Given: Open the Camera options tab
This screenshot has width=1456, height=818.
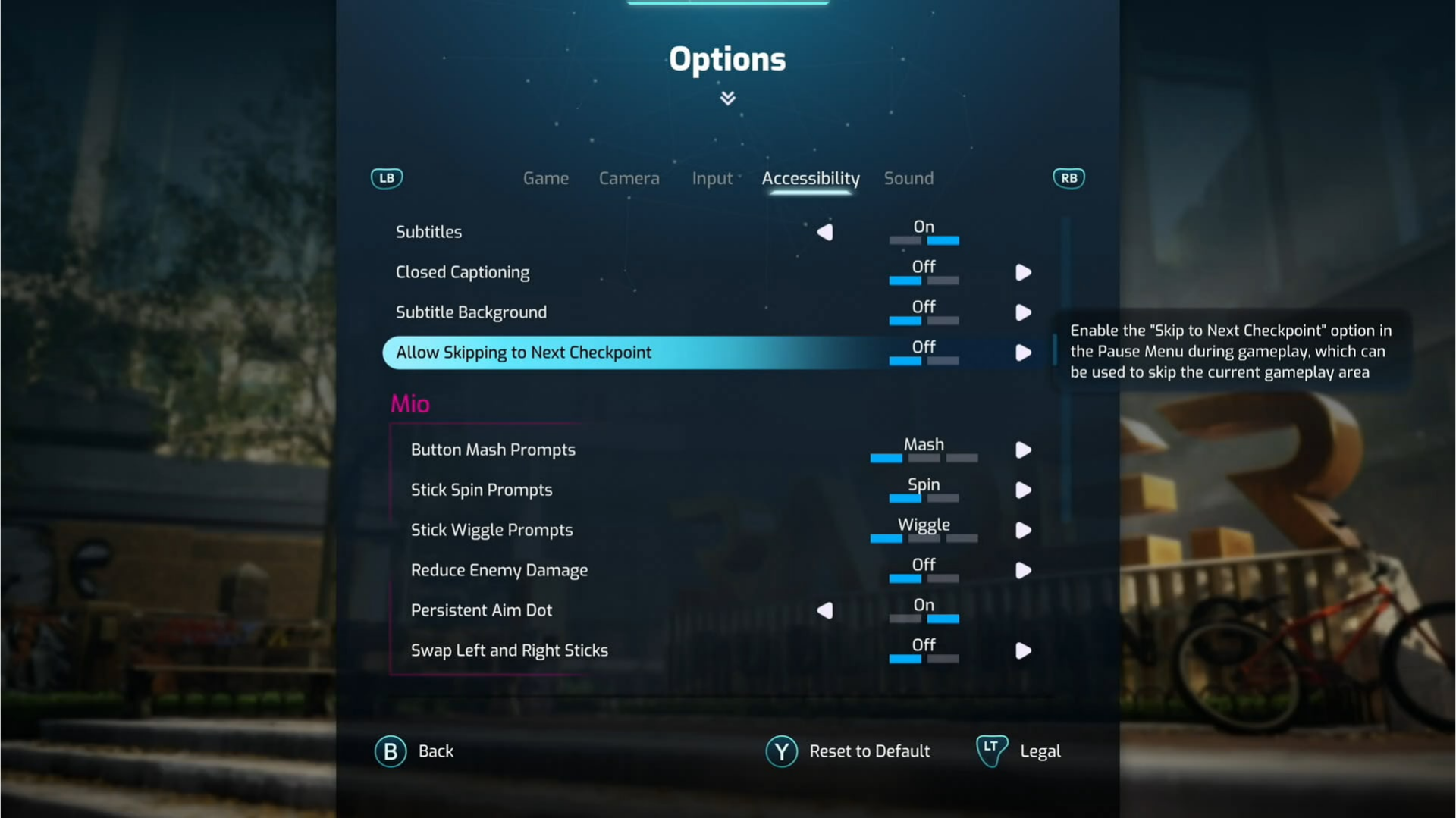Looking at the screenshot, I should click(629, 178).
